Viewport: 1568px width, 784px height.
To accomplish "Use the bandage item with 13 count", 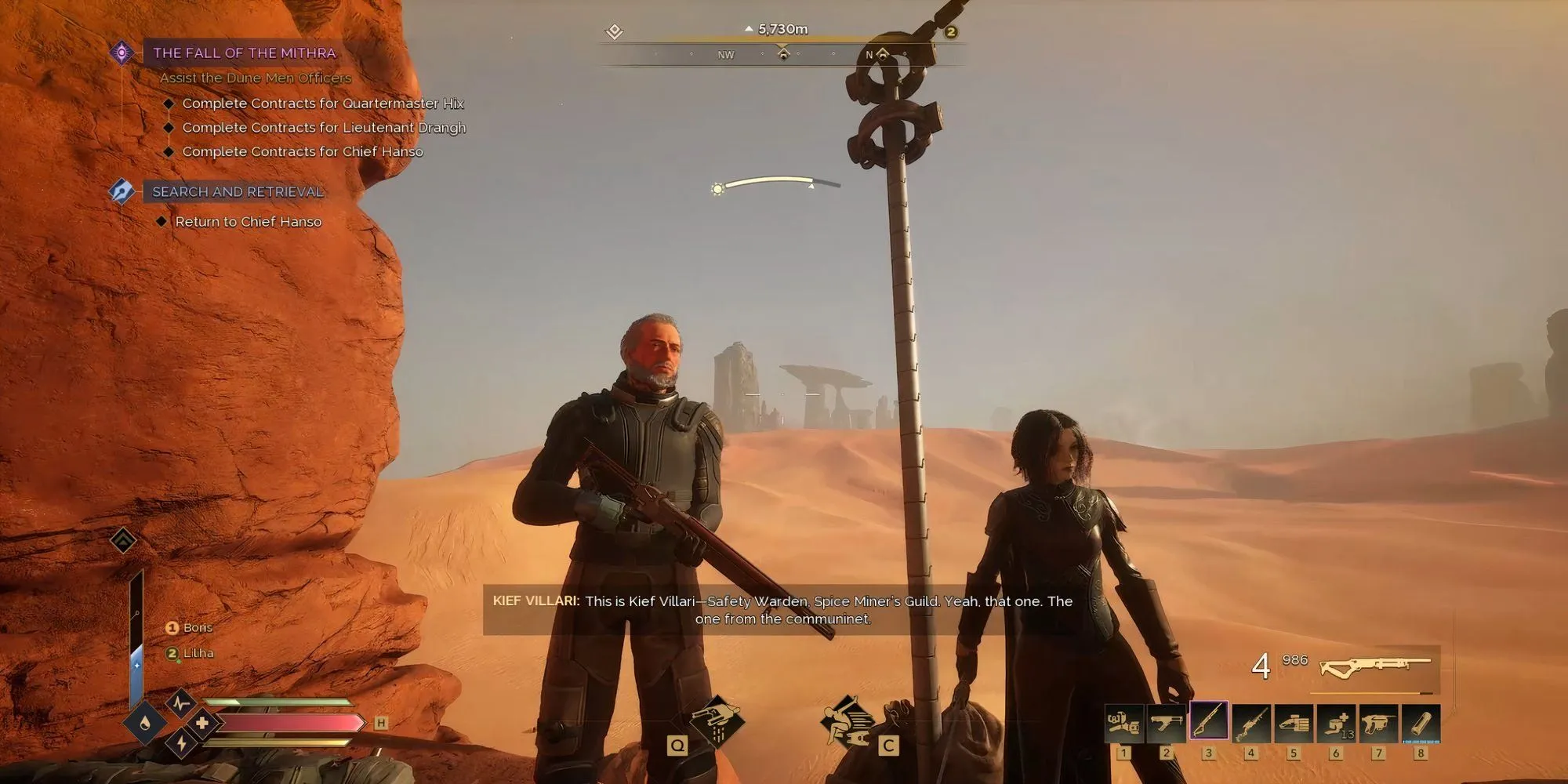I will tap(1335, 723).
